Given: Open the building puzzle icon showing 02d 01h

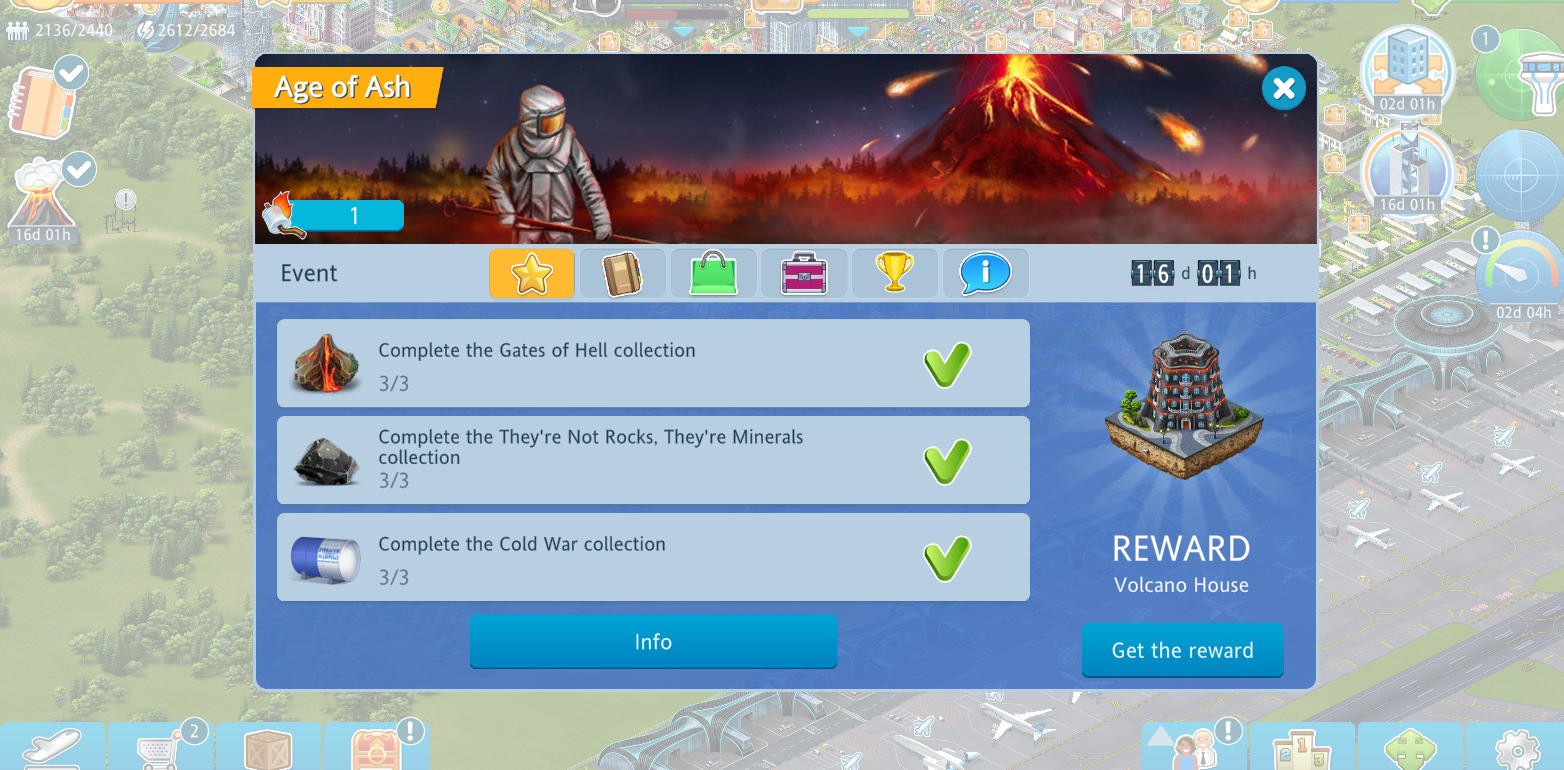Looking at the screenshot, I should [x=1407, y=68].
